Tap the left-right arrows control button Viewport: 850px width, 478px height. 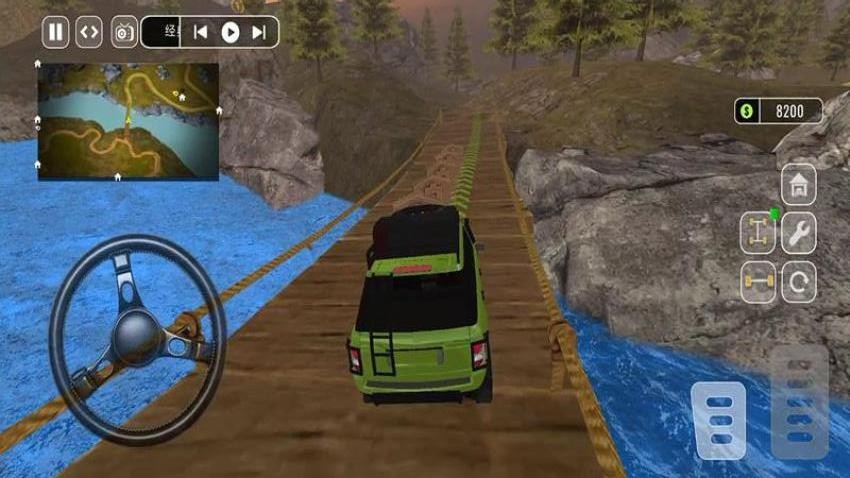pyautogui.click(x=89, y=32)
